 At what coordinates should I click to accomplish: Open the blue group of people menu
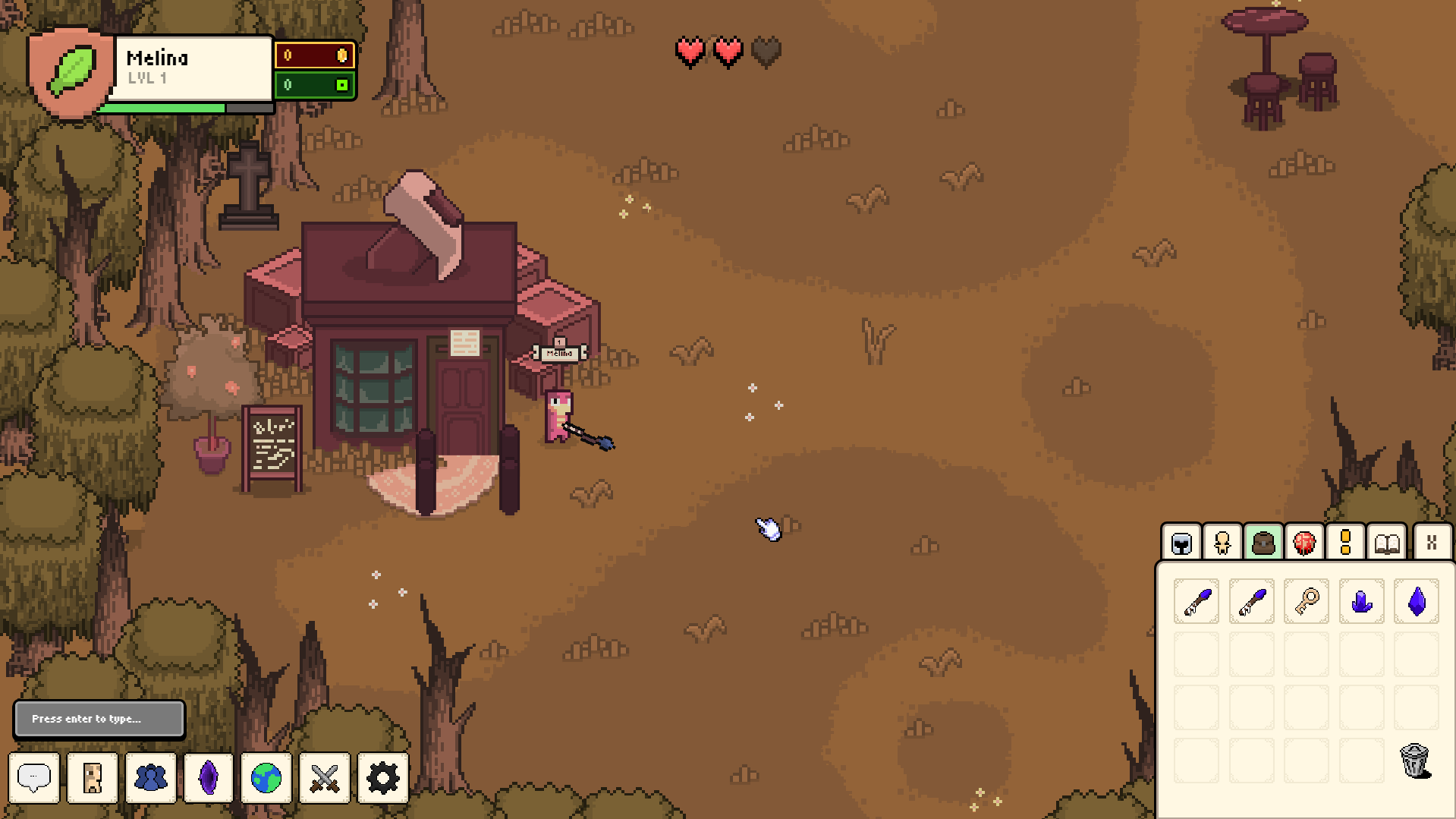pos(150,777)
